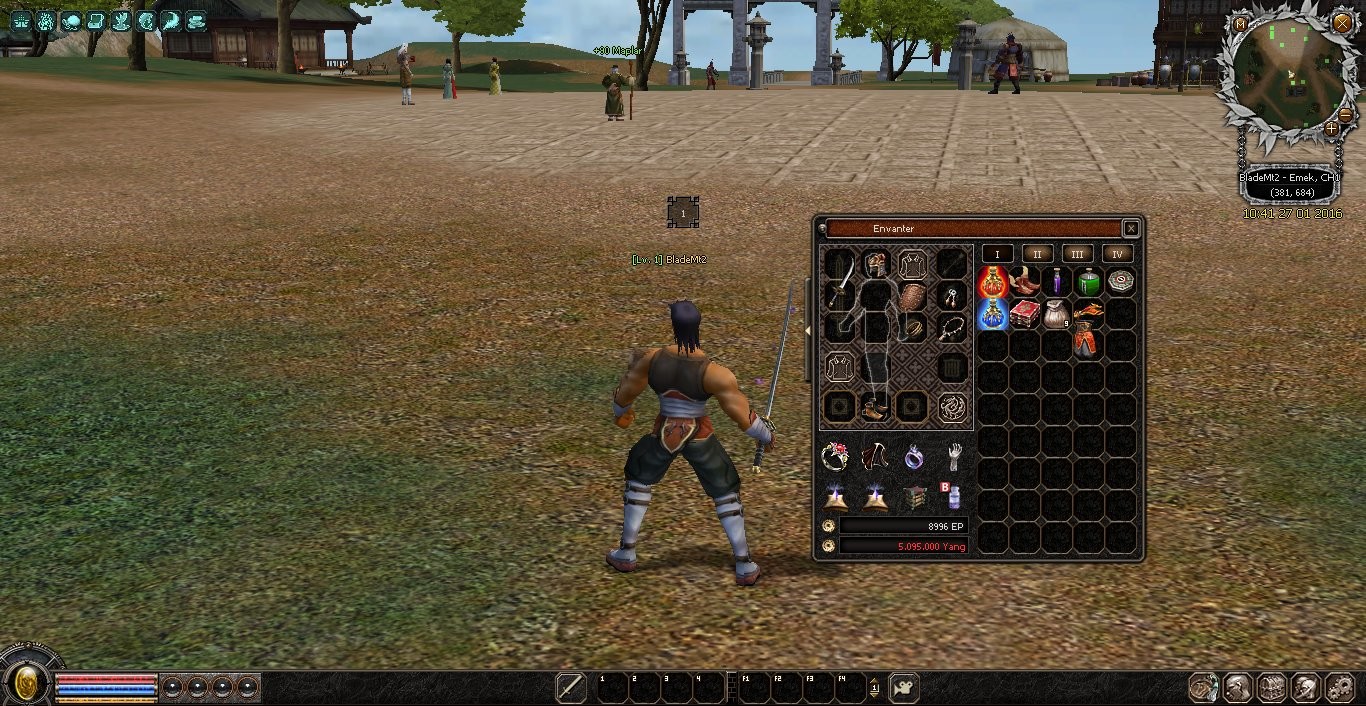Click the equipped helmet slot
This screenshot has height=706, width=1366.
point(876,265)
